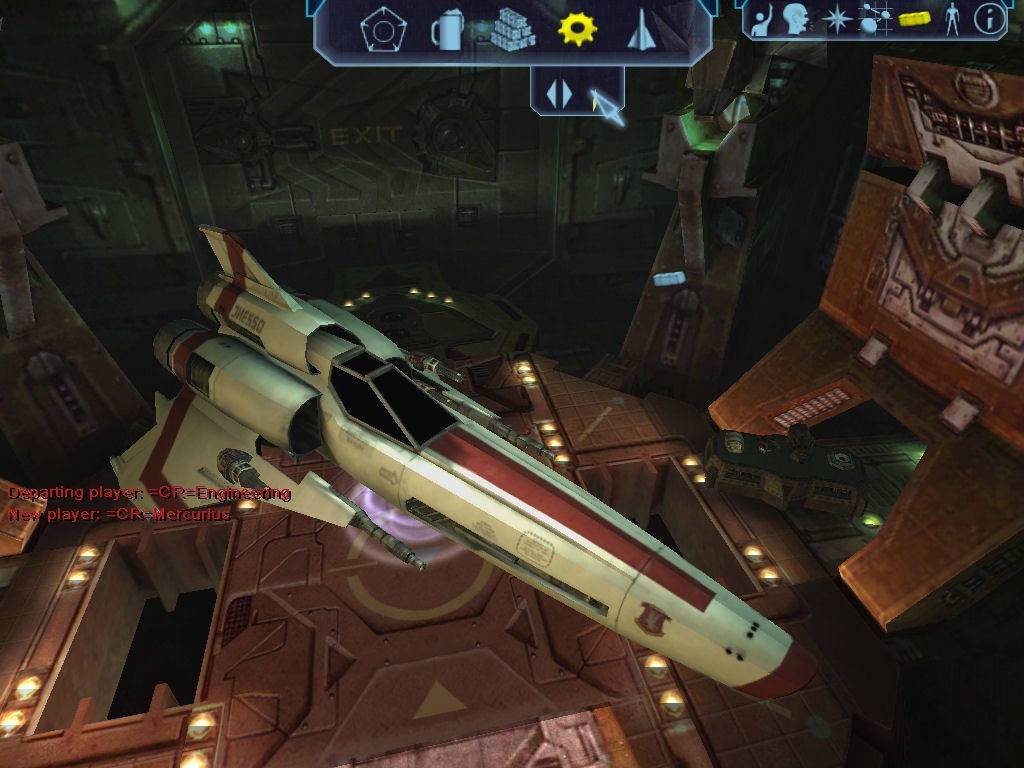Select the yellow gear equipment dealer
Screen dimensions: 1024x768
[x=577, y=29]
